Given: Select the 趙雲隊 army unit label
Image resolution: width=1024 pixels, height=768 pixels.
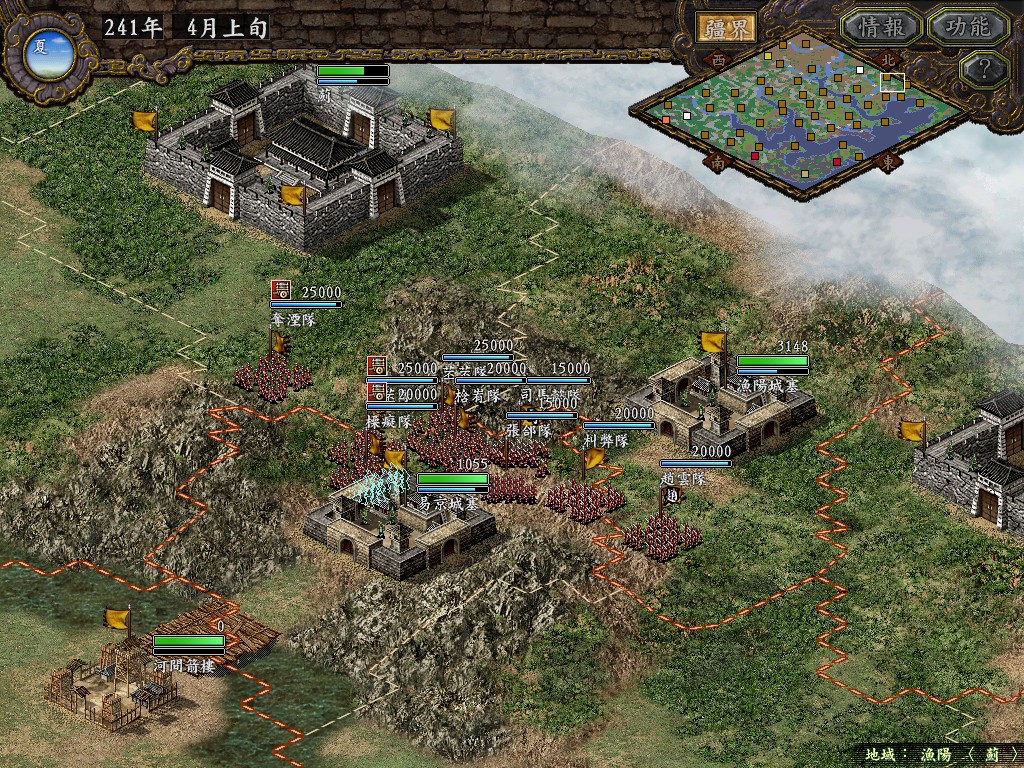Looking at the screenshot, I should pyautogui.click(x=684, y=479).
